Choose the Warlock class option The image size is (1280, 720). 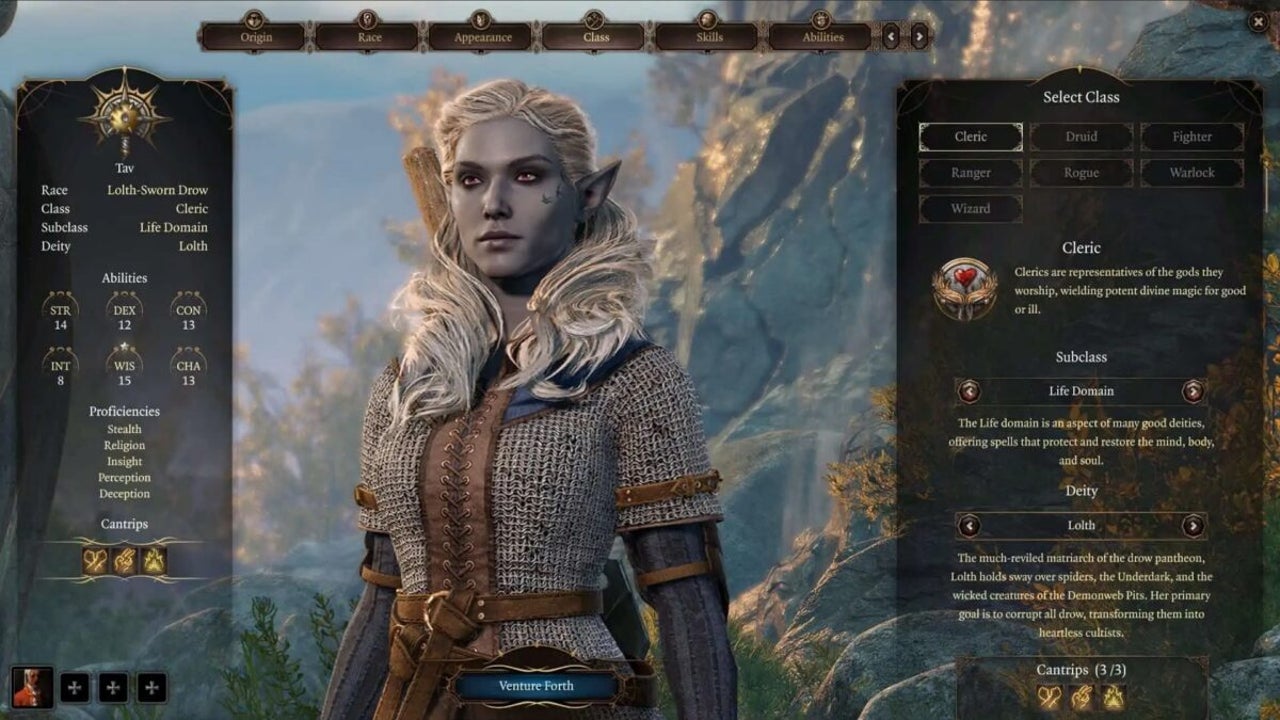click(x=1191, y=172)
